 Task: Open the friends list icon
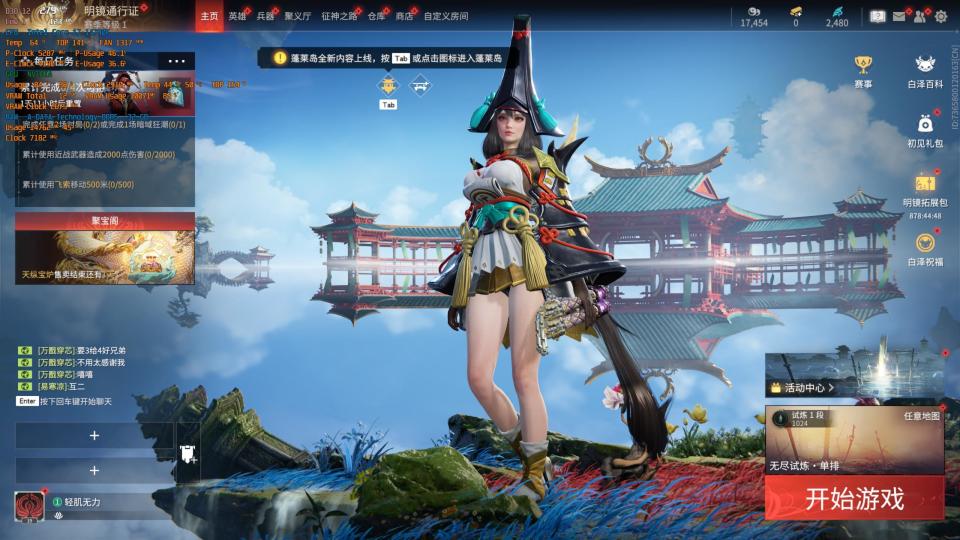919,16
